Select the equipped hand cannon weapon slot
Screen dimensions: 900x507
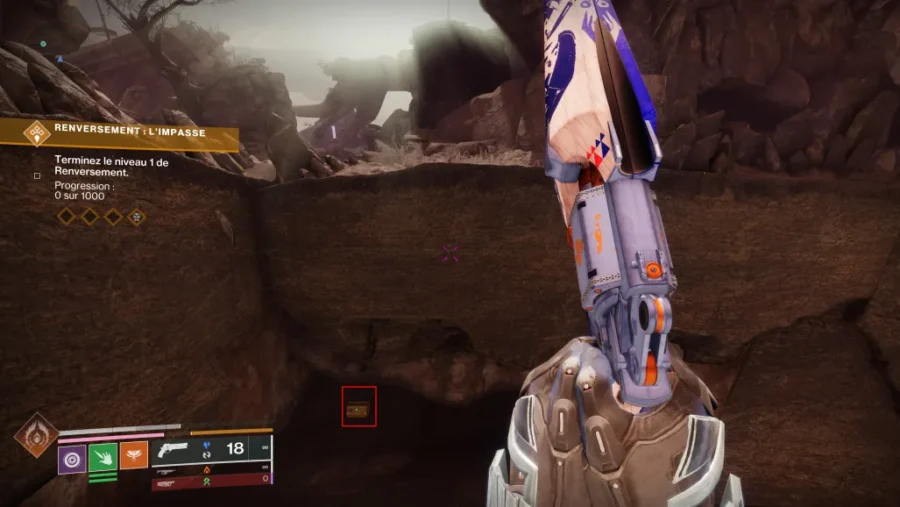pyautogui.click(x=211, y=448)
